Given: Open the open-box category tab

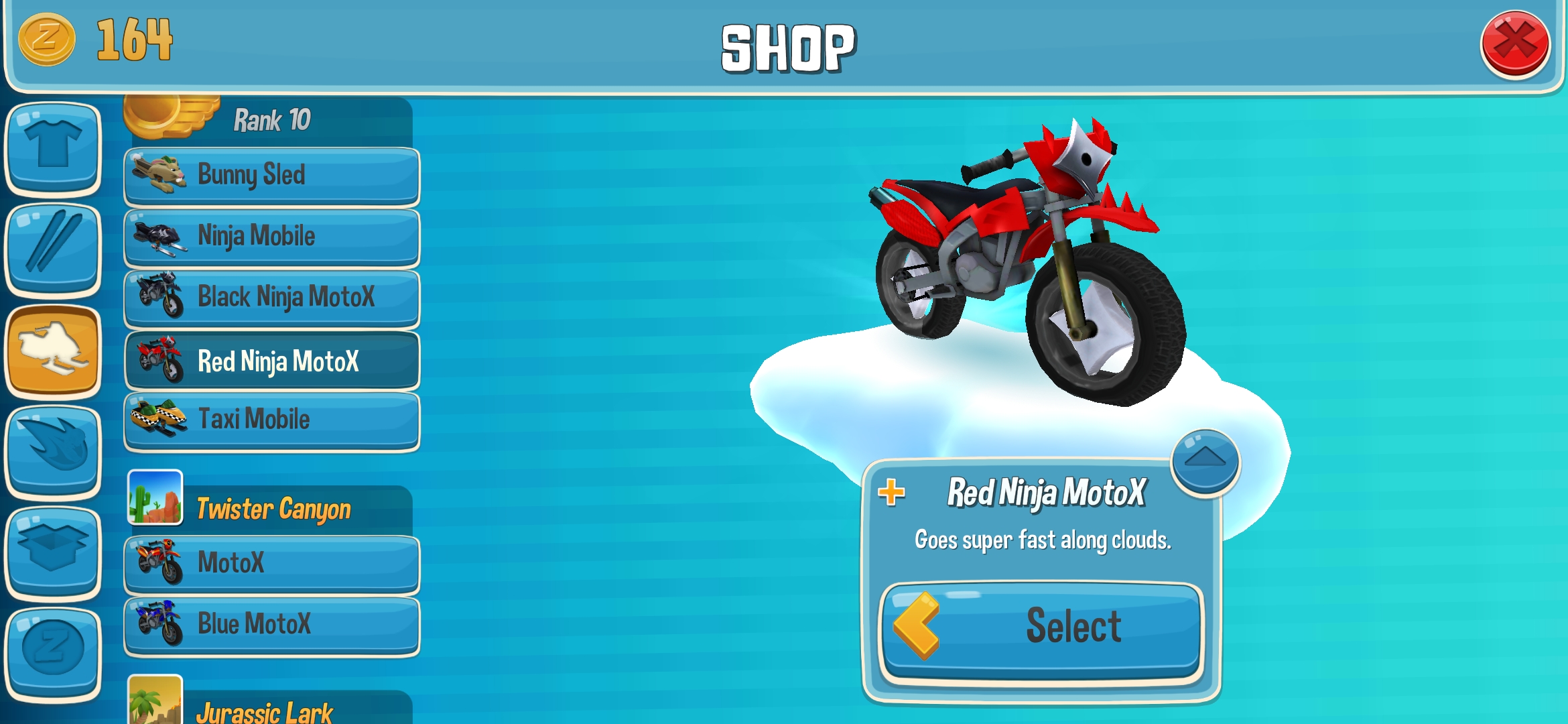Looking at the screenshot, I should tap(53, 552).
